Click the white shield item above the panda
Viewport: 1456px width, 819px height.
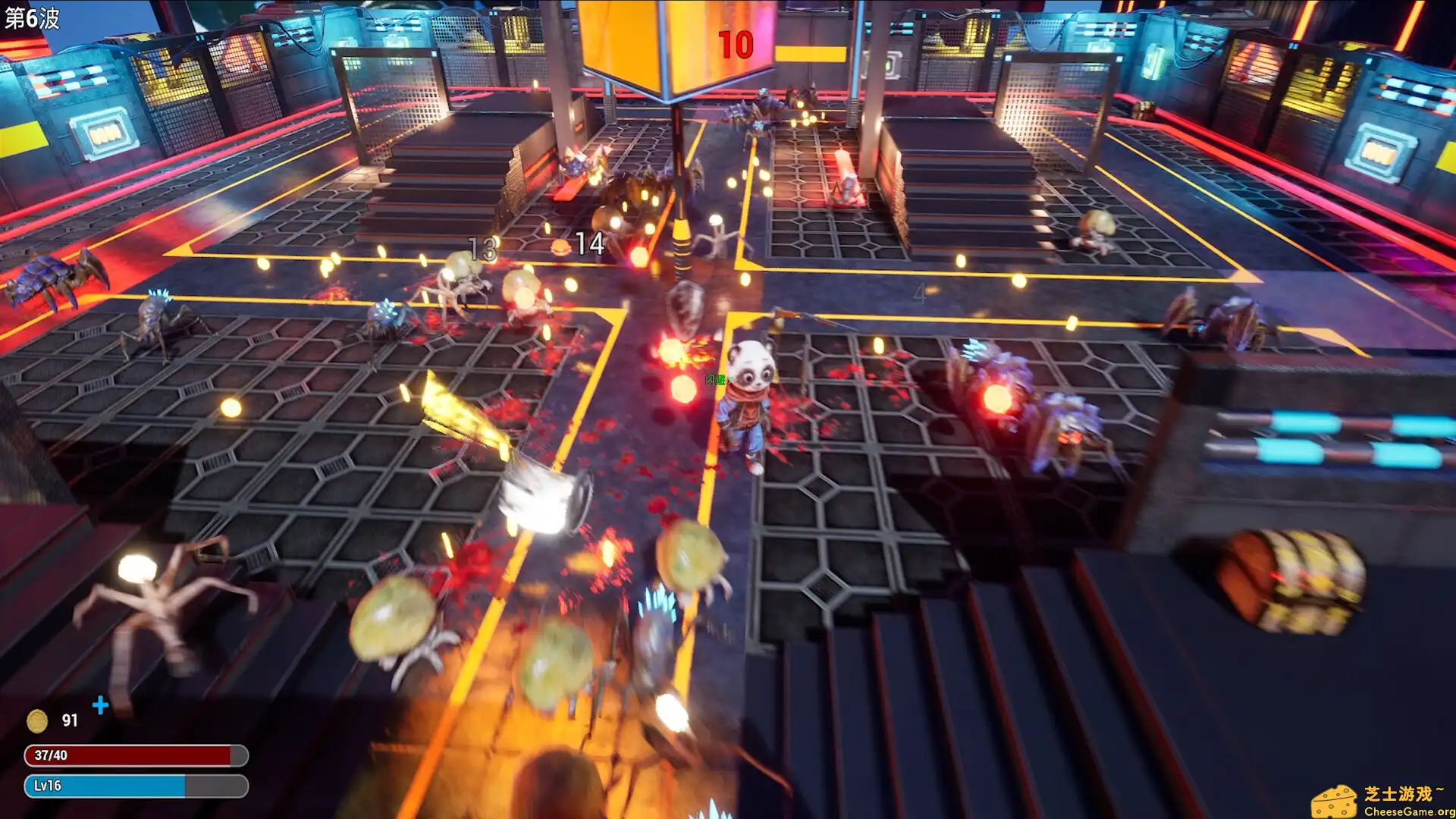point(685,303)
